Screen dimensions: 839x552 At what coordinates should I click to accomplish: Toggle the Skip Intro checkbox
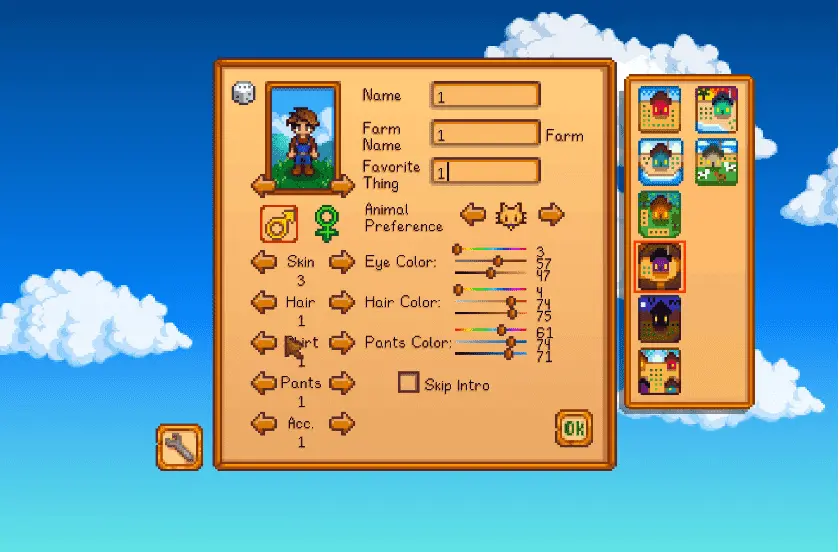click(408, 382)
